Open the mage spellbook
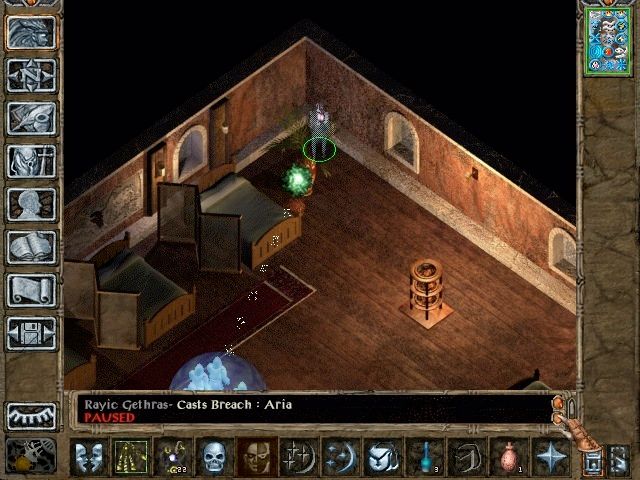Viewport: 640px width, 480px height. coord(31,247)
